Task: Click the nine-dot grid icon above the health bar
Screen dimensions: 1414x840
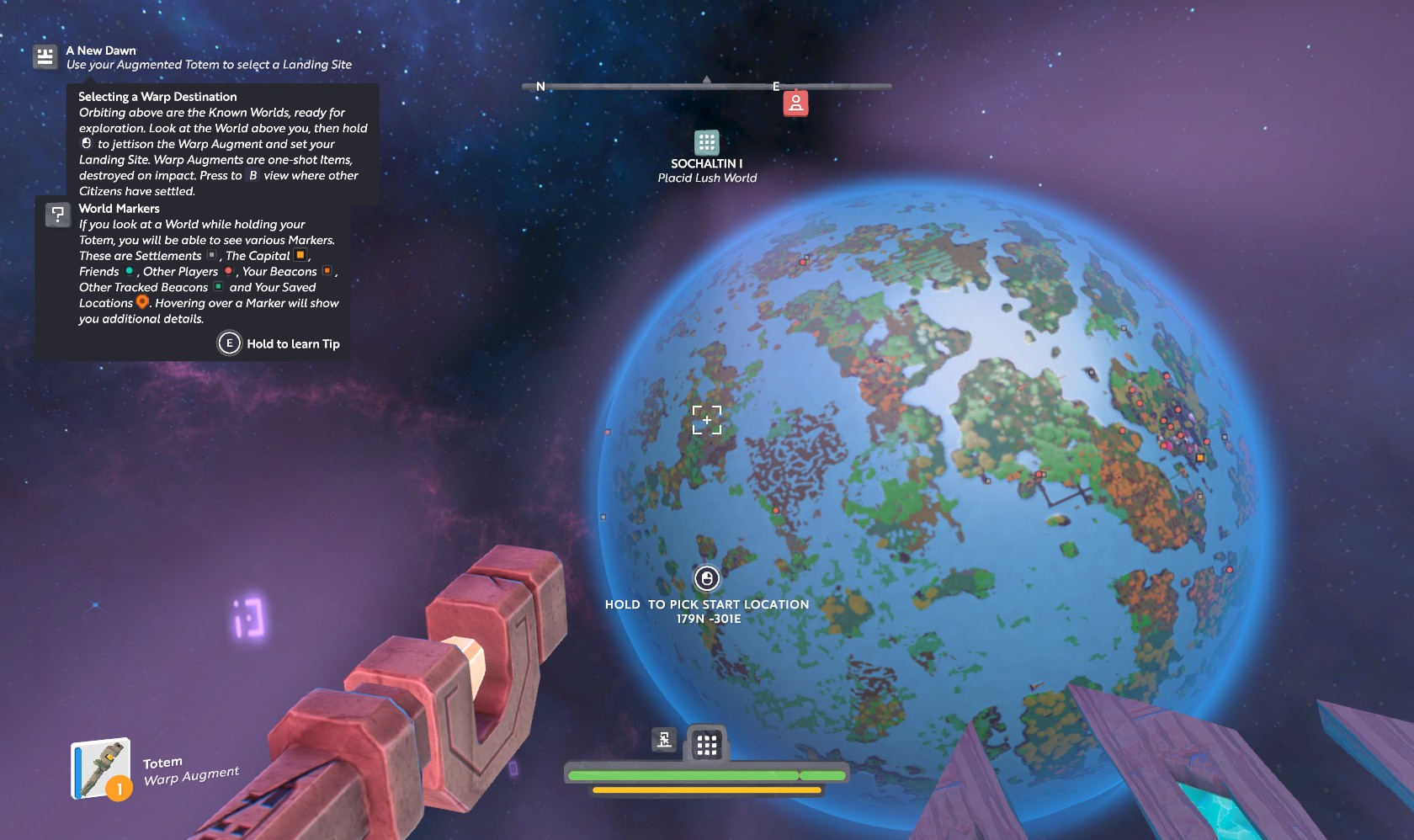Action: 706,744
